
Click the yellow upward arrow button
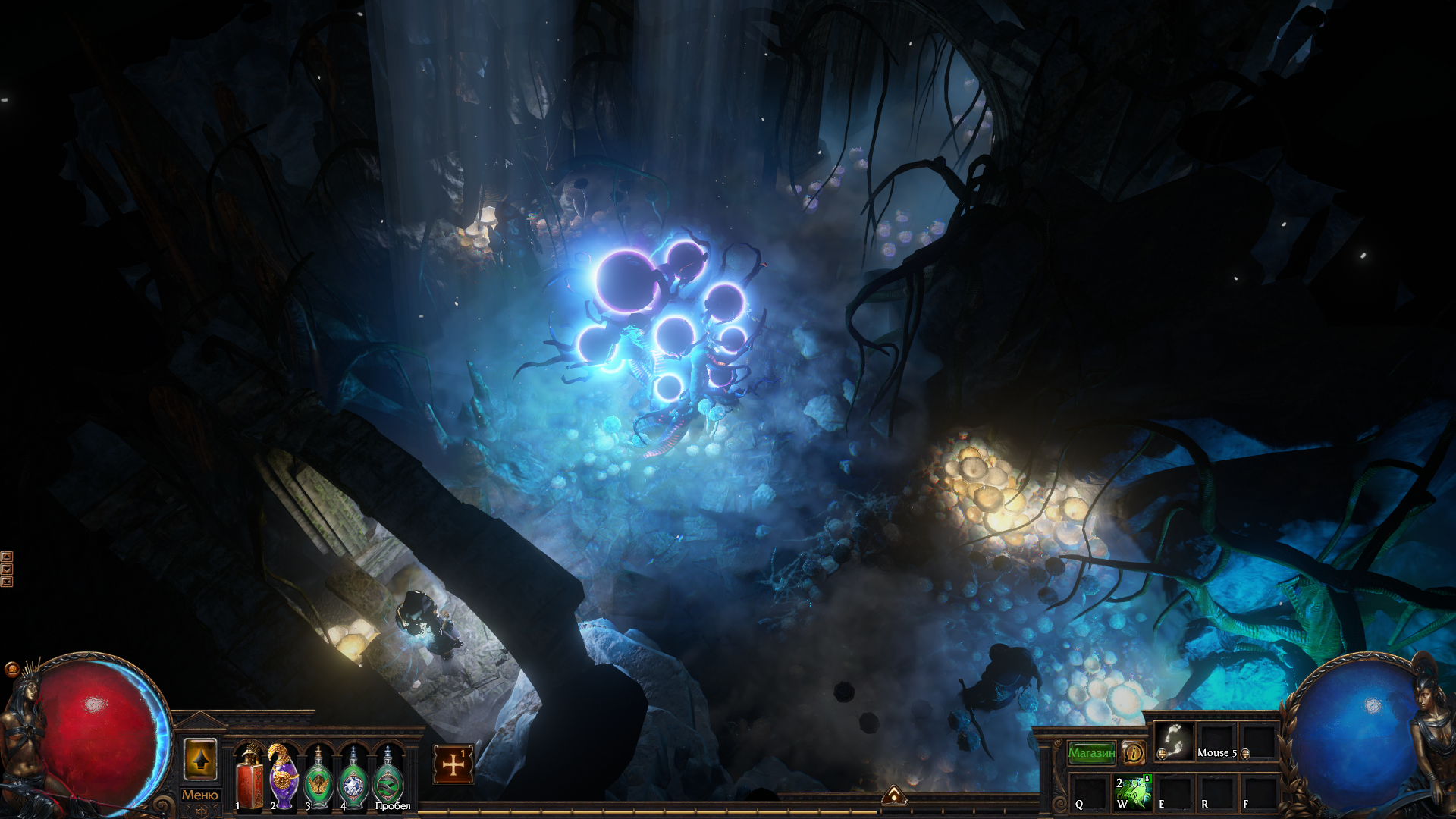coord(200,759)
